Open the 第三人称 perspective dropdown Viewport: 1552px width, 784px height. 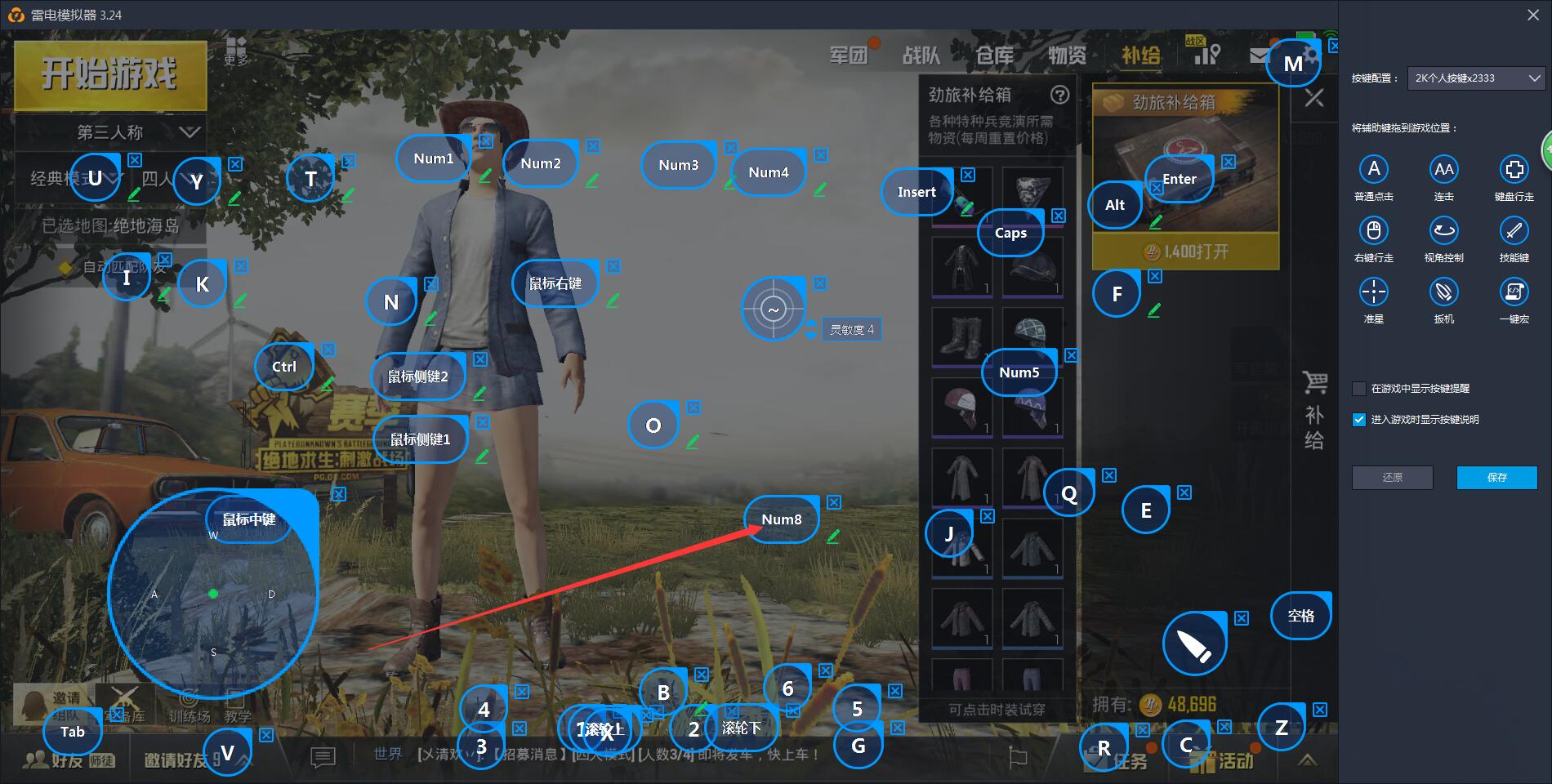pos(110,131)
